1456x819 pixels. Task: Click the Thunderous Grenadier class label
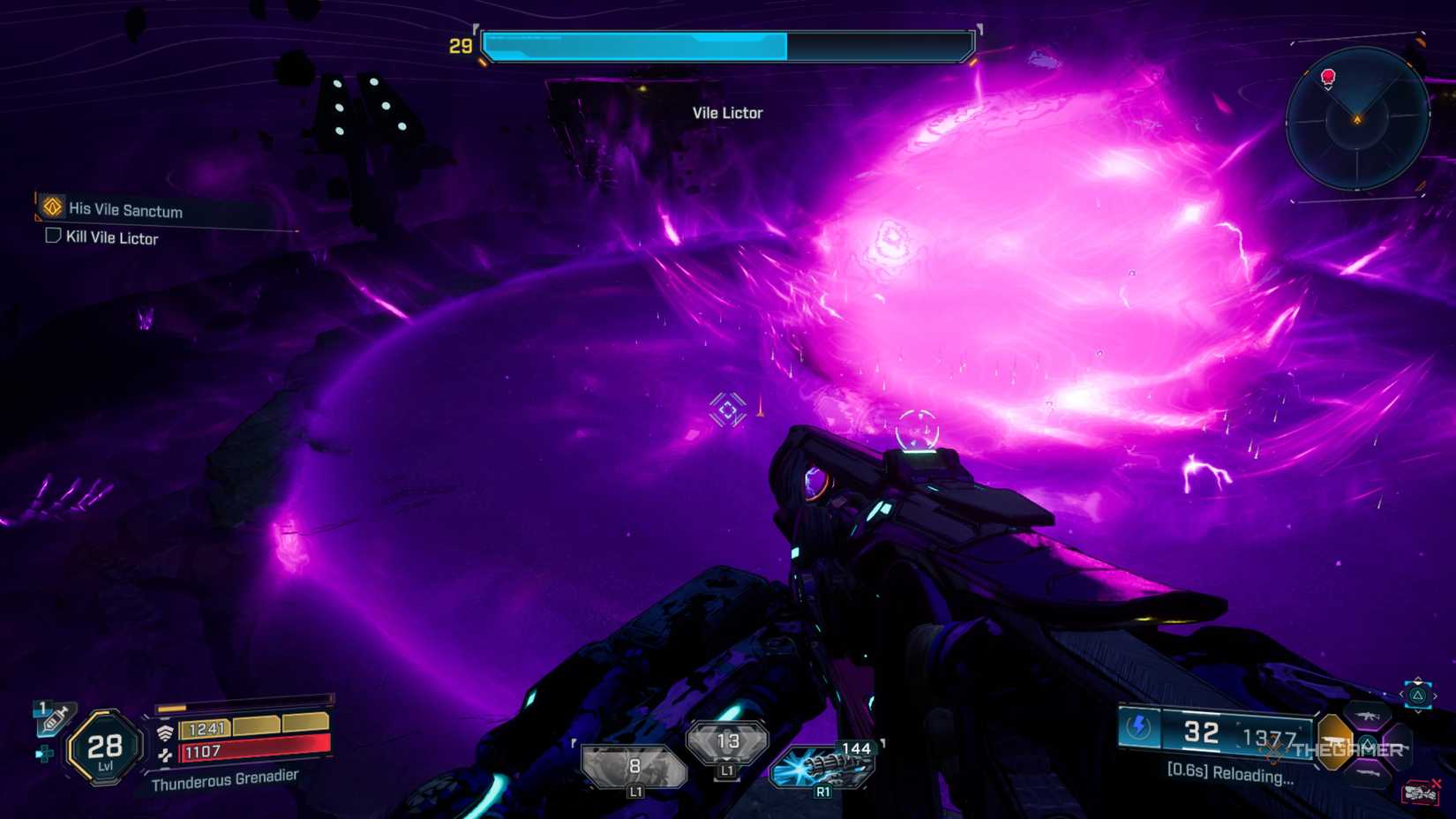coord(225,782)
